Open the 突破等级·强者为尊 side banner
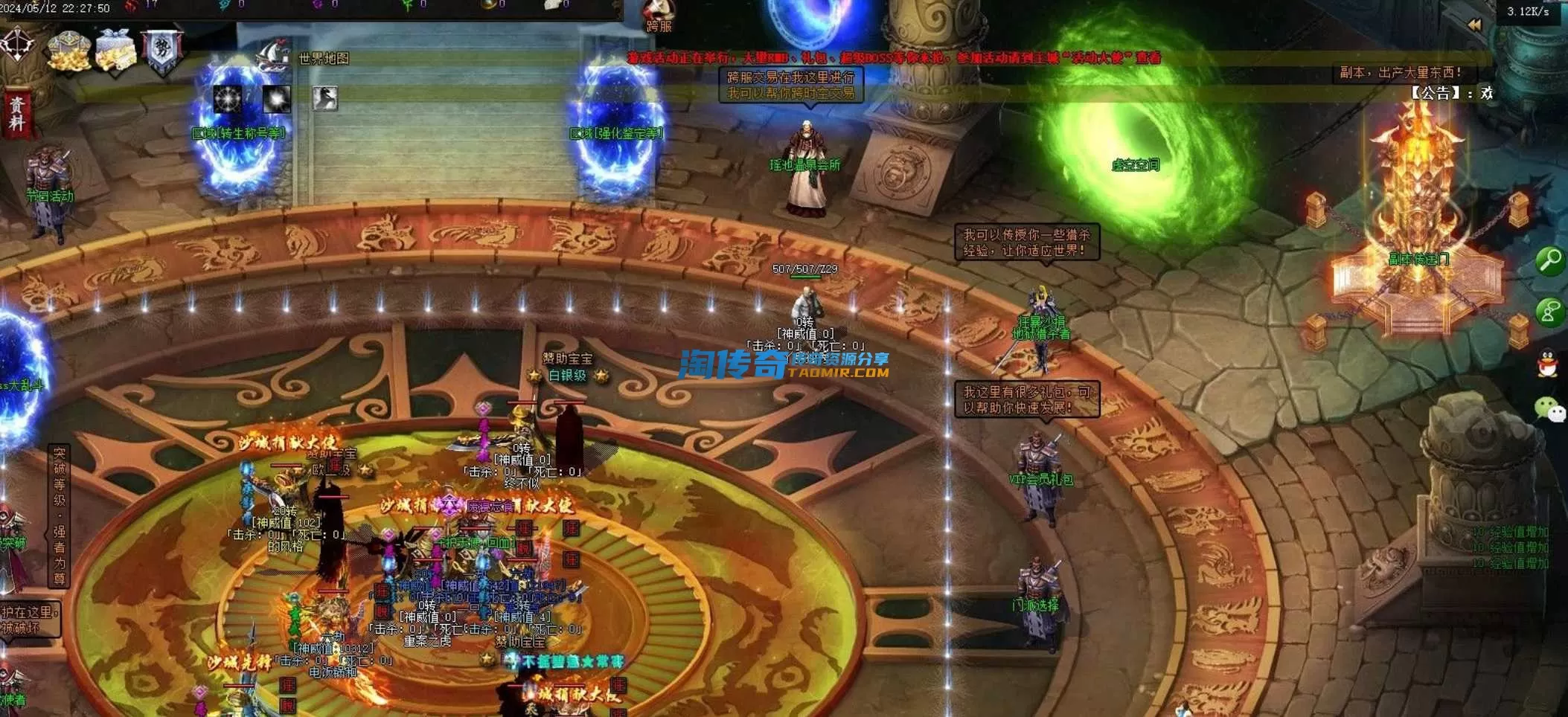 pyautogui.click(x=60, y=515)
